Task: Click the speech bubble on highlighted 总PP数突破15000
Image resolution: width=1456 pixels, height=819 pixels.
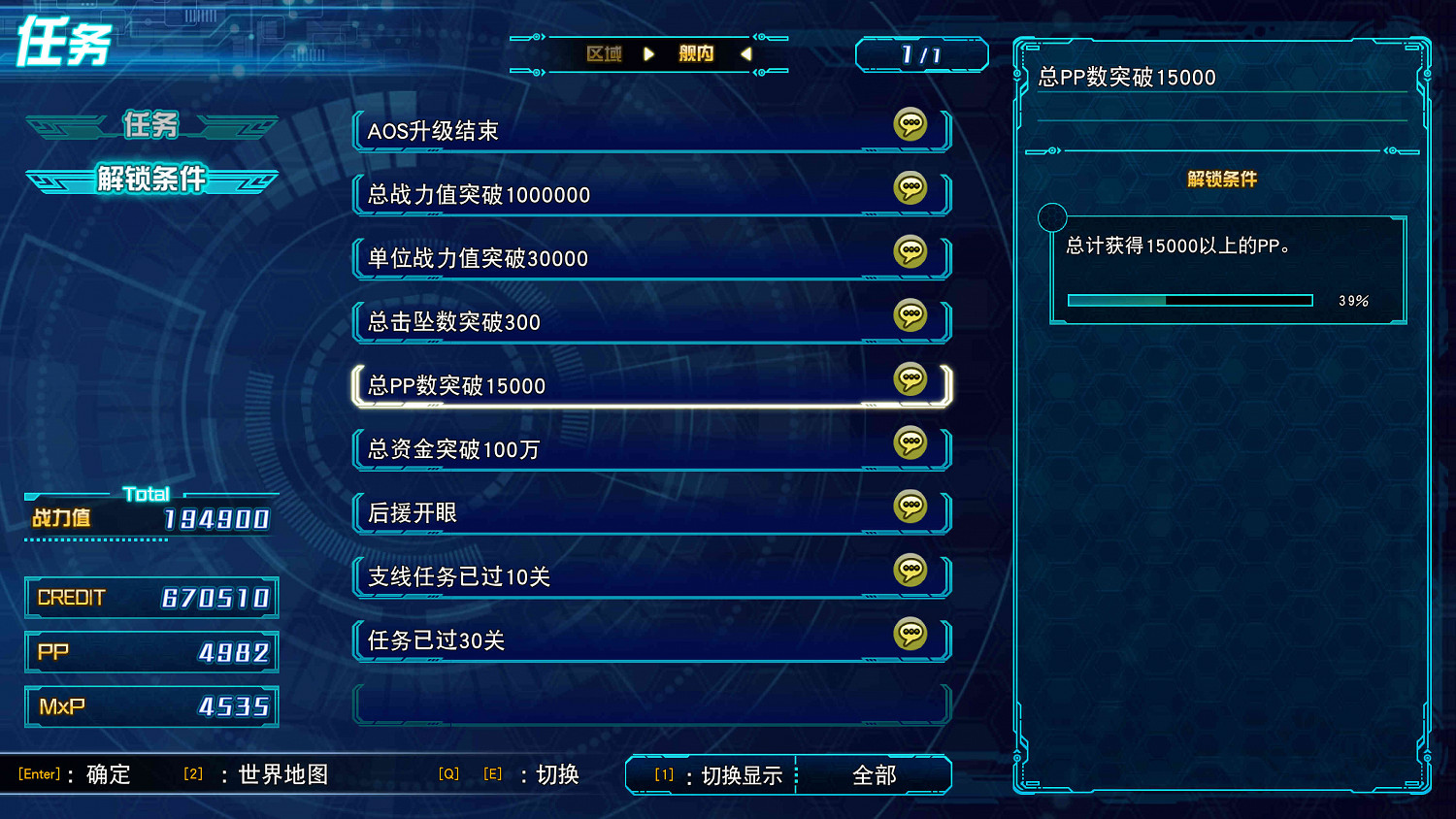Action: (x=910, y=380)
